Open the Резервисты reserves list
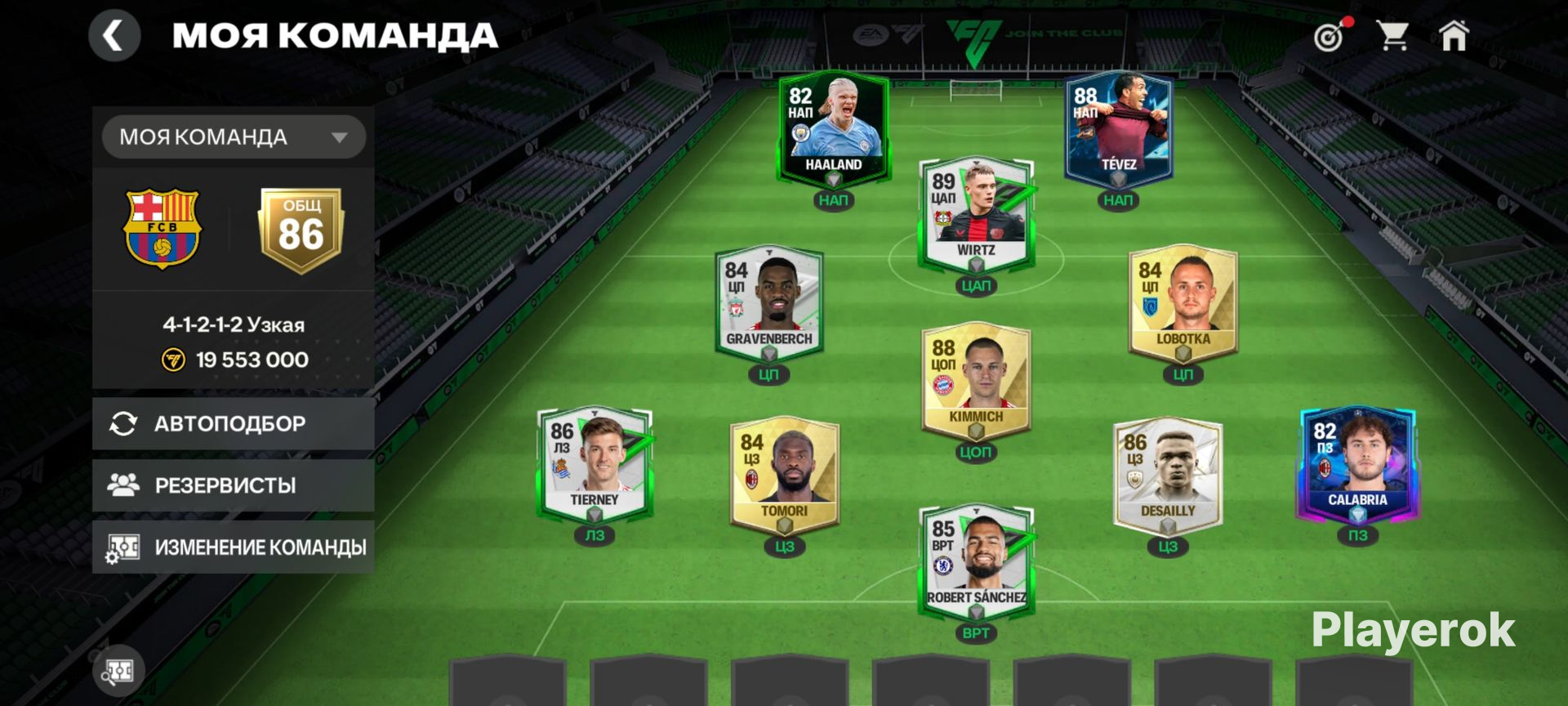 tap(234, 485)
